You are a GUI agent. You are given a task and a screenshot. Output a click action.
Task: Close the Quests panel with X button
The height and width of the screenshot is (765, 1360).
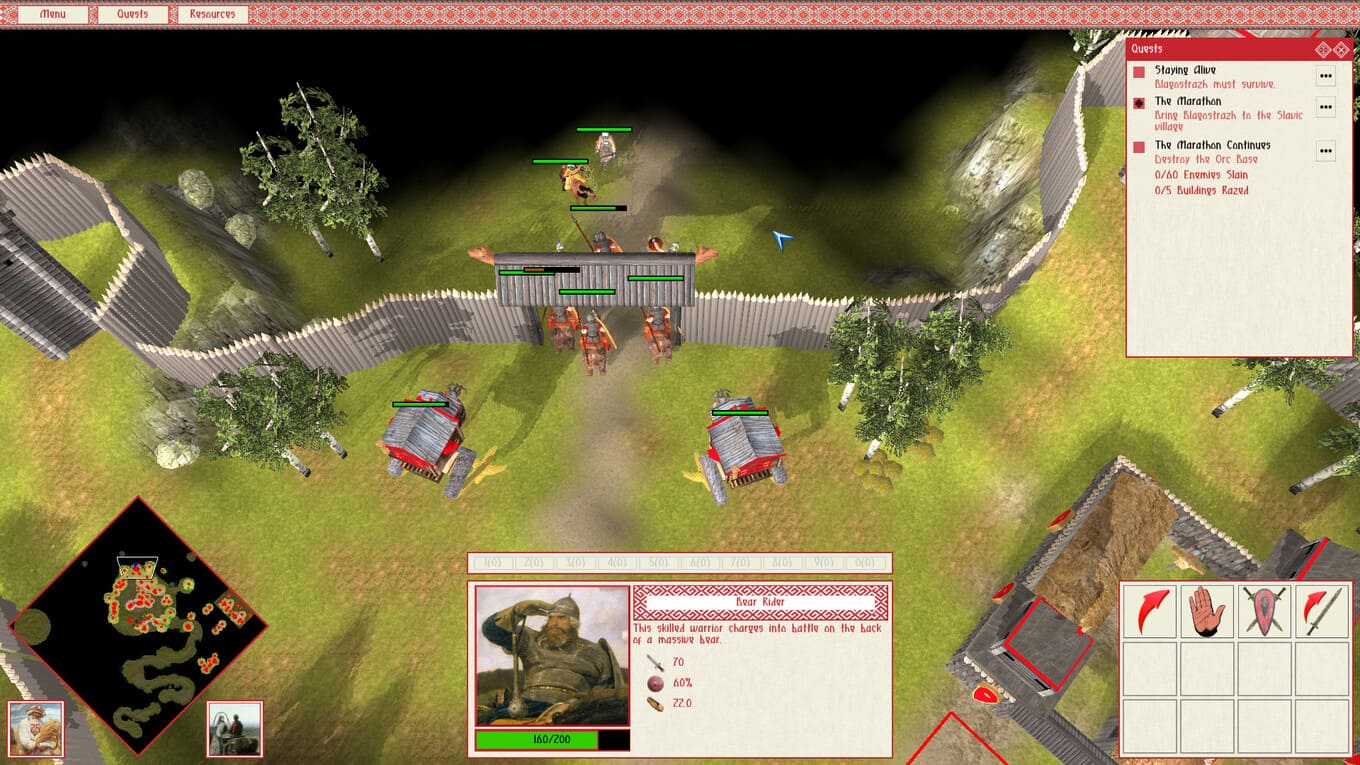tap(1341, 49)
